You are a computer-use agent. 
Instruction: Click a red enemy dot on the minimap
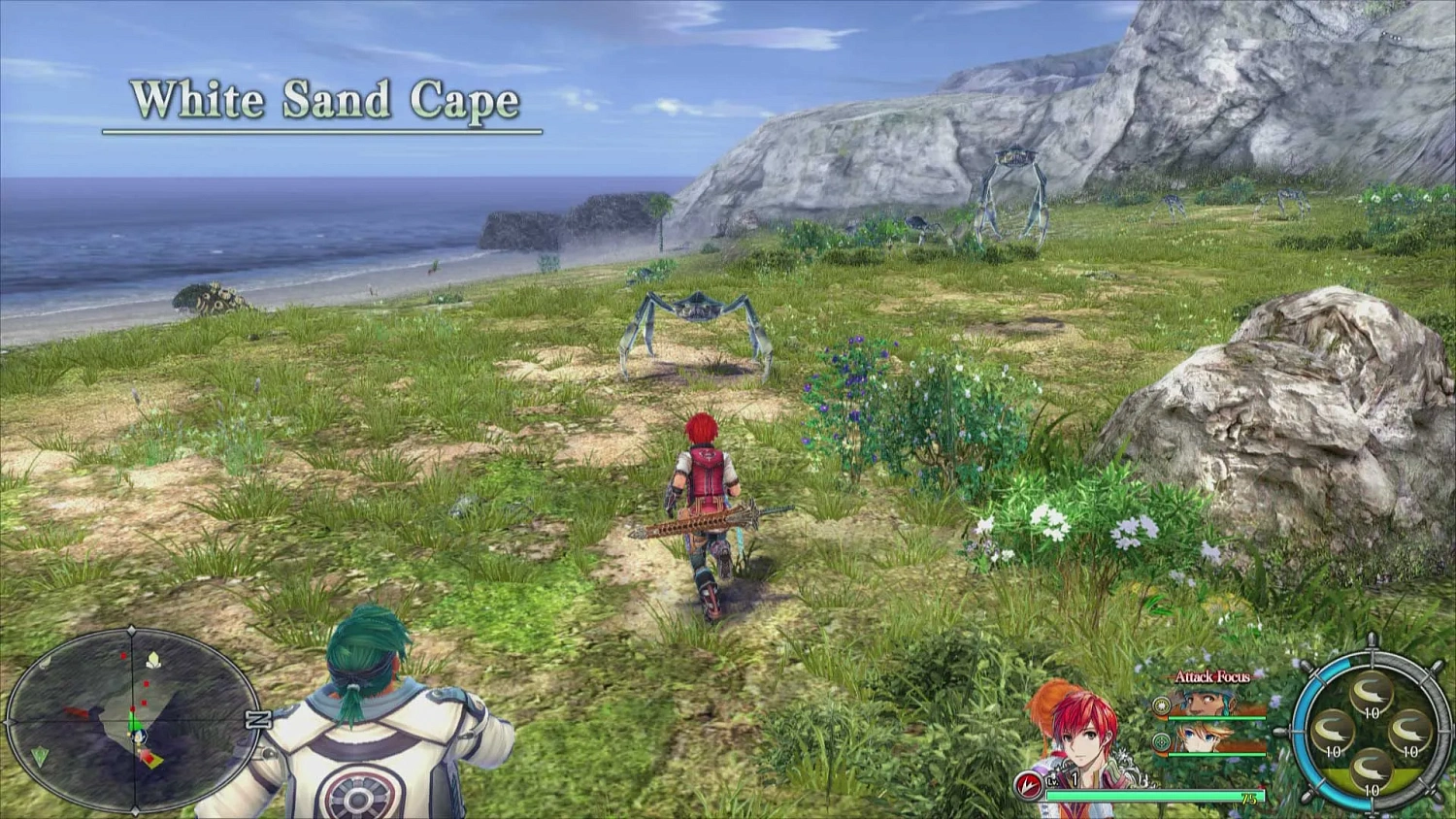pos(145,683)
